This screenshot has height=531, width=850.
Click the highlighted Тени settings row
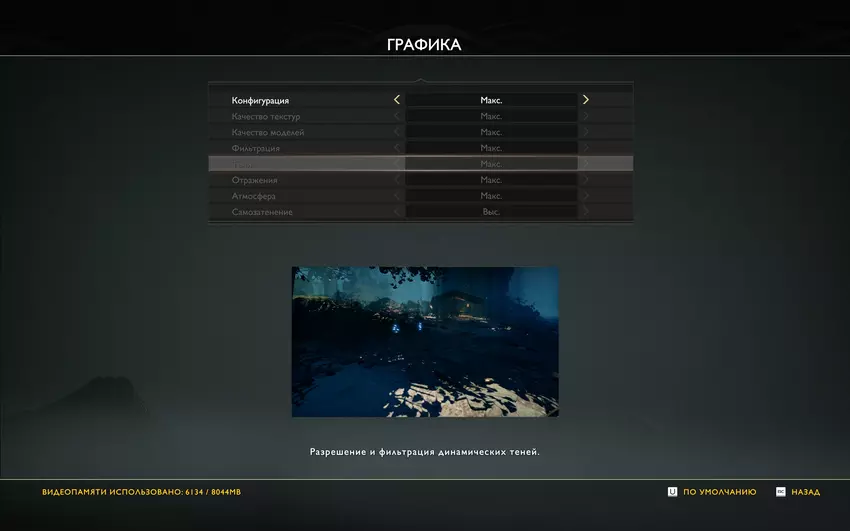(420, 164)
